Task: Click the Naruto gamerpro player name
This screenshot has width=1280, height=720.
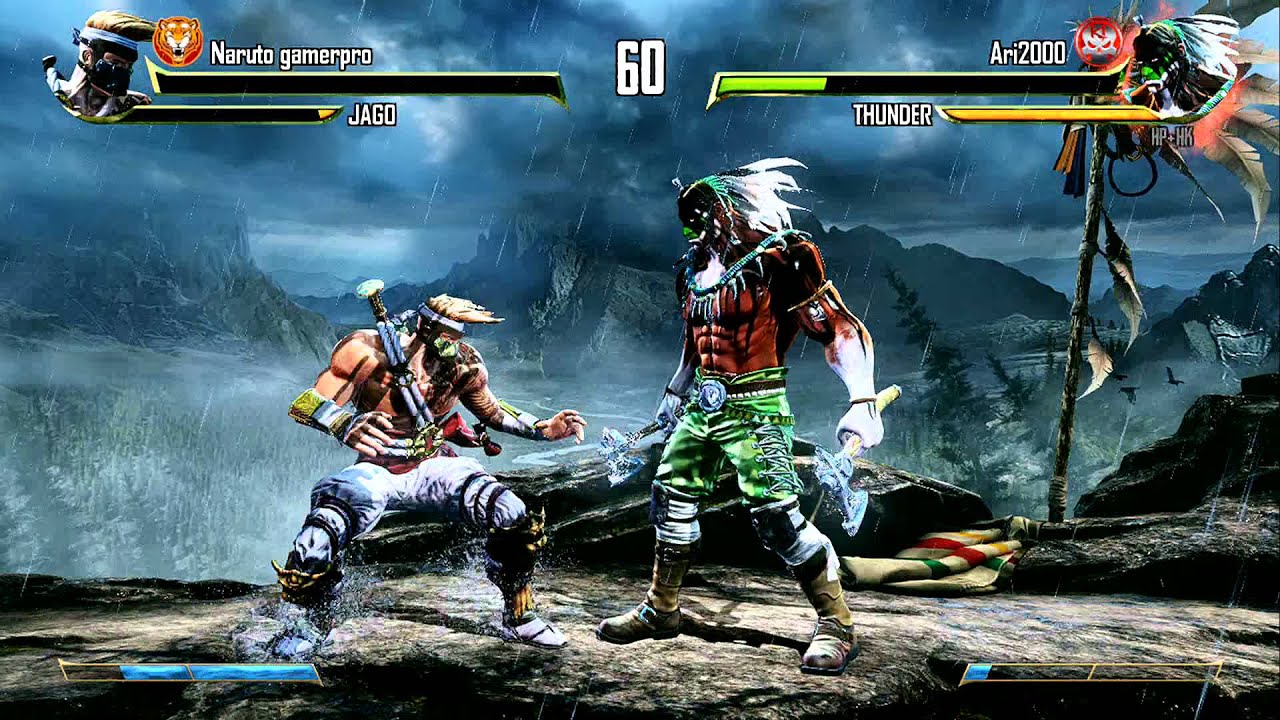Action: pos(291,55)
